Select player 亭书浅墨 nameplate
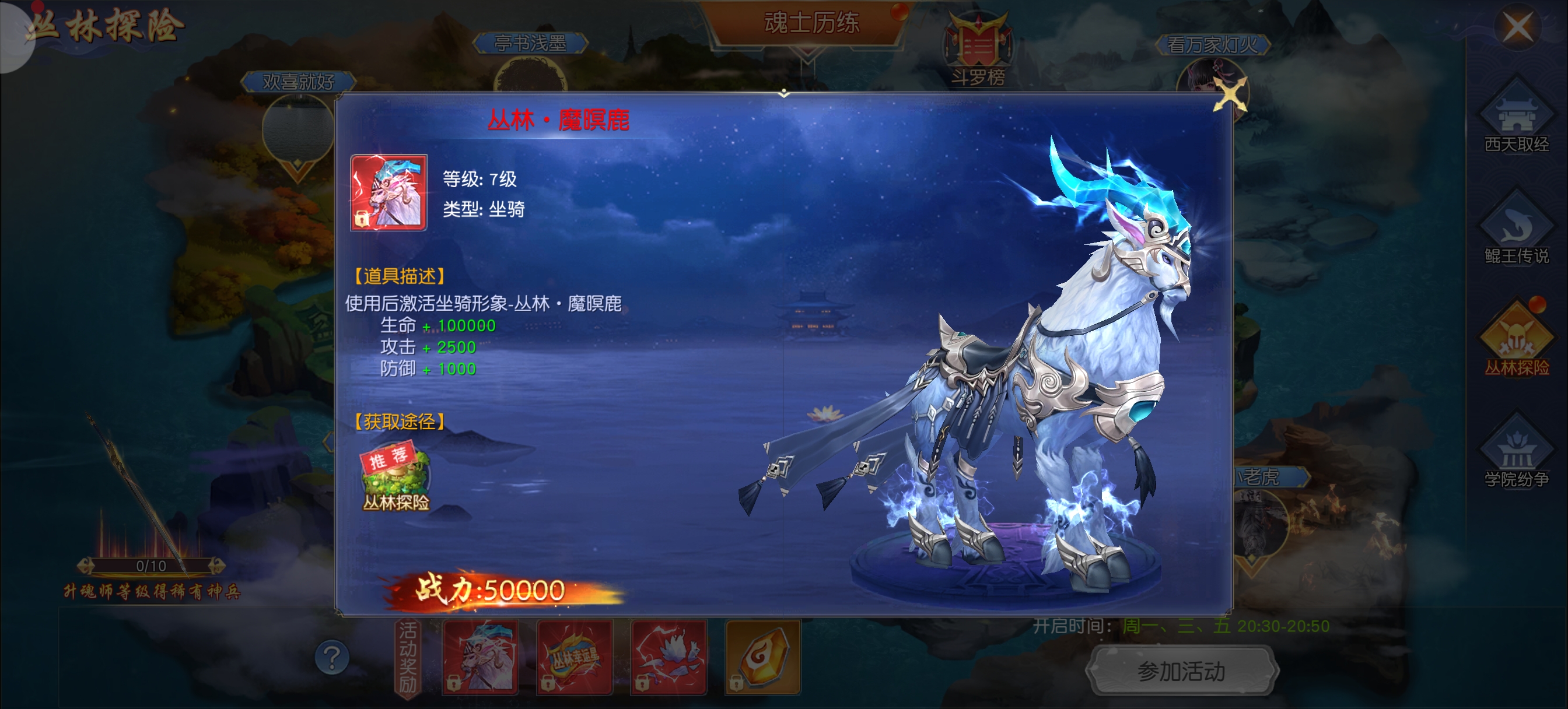This screenshot has height=709, width=1568. (x=530, y=43)
